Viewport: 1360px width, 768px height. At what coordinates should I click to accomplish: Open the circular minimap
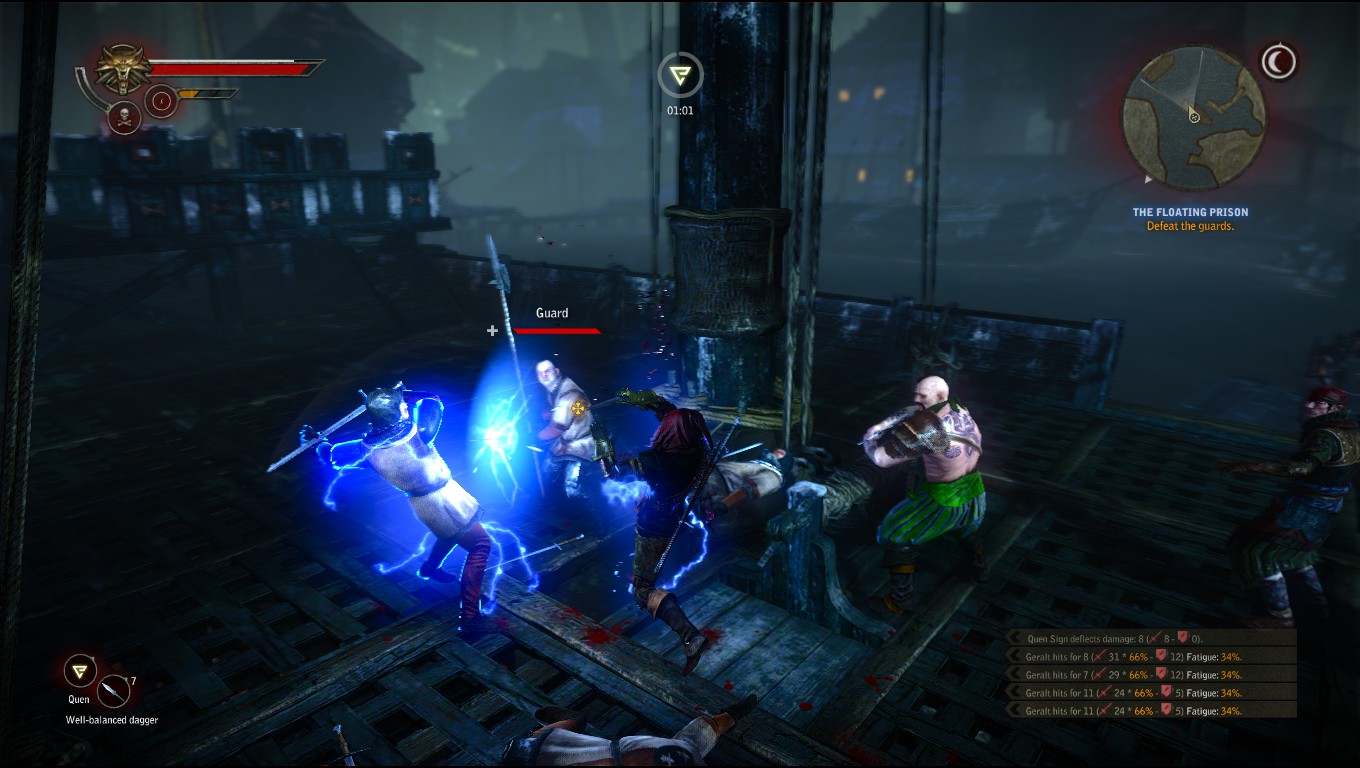click(1193, 117)
